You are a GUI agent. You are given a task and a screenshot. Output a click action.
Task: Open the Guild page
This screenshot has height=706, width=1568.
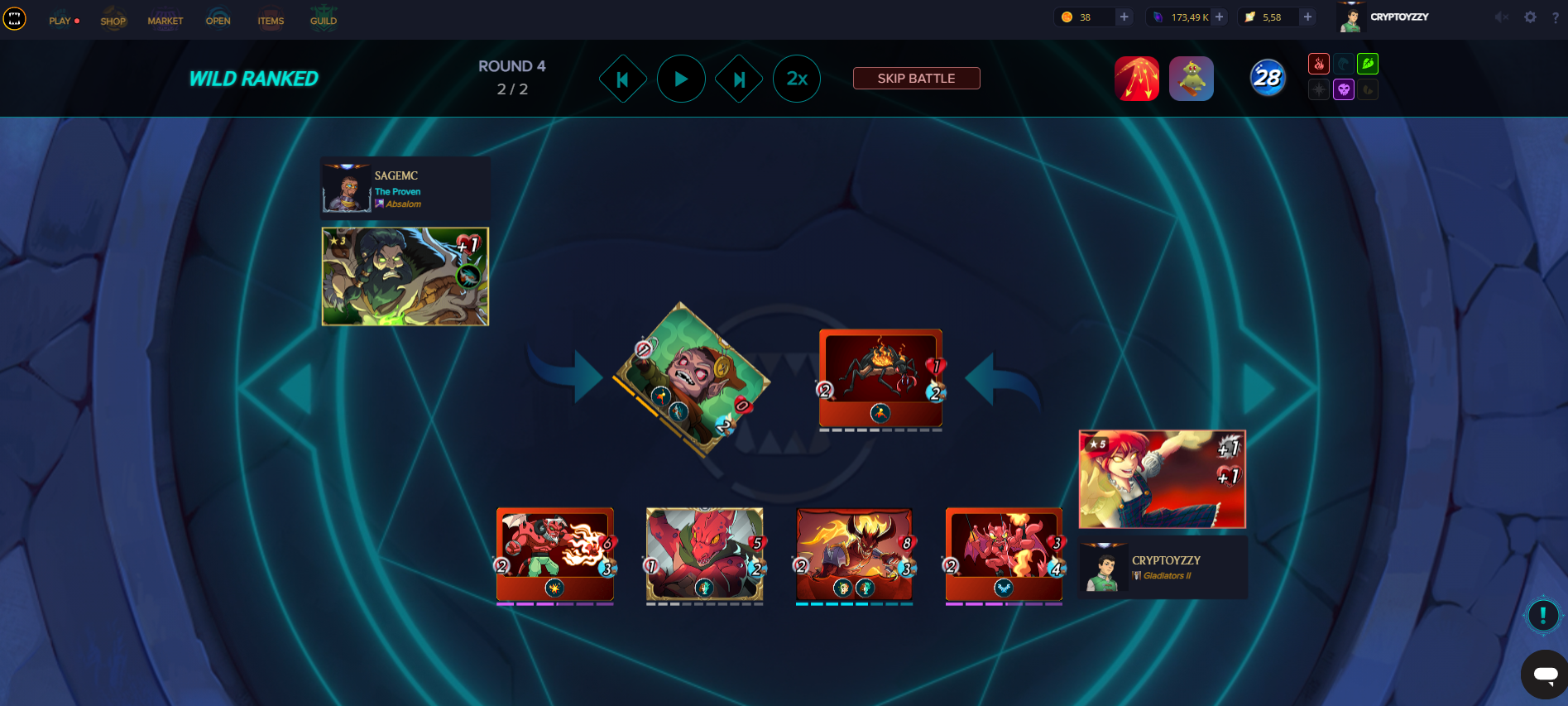[324, 21]
